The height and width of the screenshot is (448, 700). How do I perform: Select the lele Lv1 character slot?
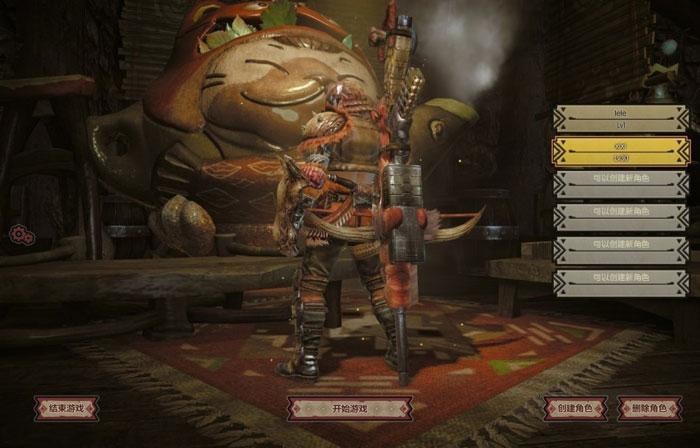620,118
